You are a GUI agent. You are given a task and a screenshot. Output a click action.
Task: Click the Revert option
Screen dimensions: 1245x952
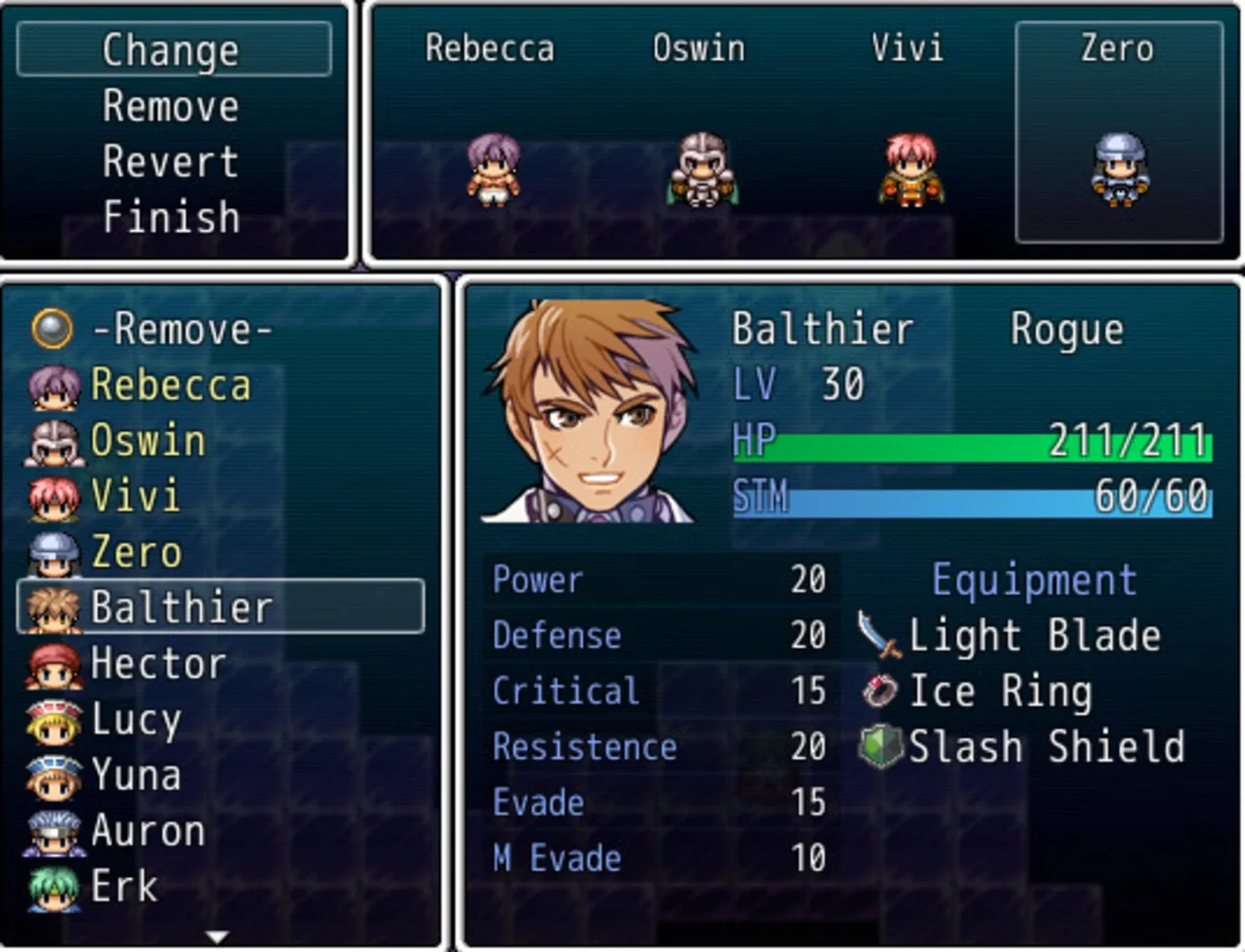tap(171, 162)
